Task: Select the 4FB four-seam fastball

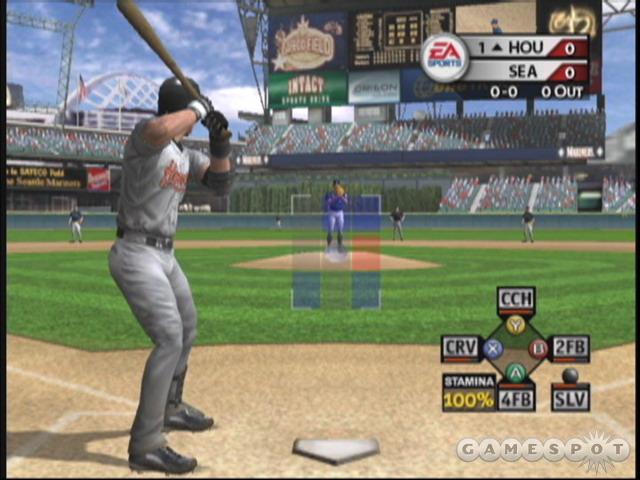Action: tap(516, 398)
